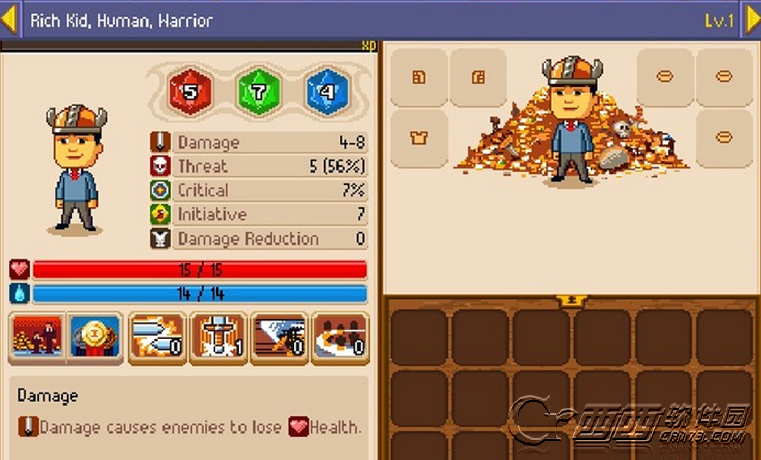
Task: Show details for the Threat stat
Action: 258,167
